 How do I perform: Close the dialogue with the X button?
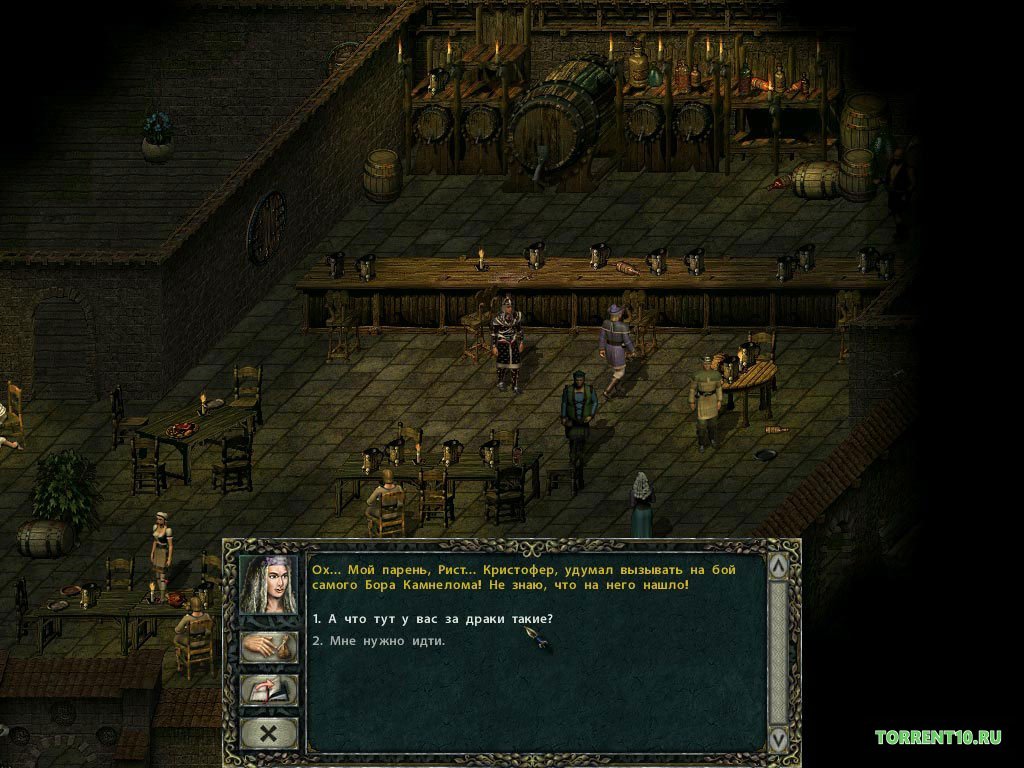tap(268, 733)
